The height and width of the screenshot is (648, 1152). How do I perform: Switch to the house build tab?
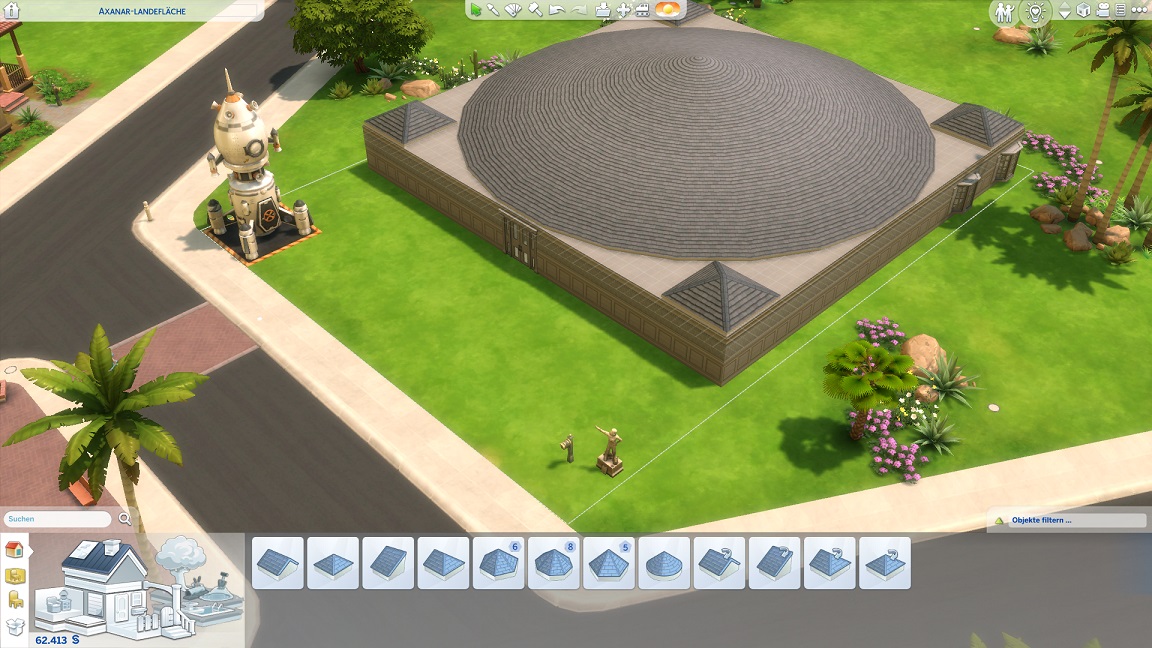point(14,549)
